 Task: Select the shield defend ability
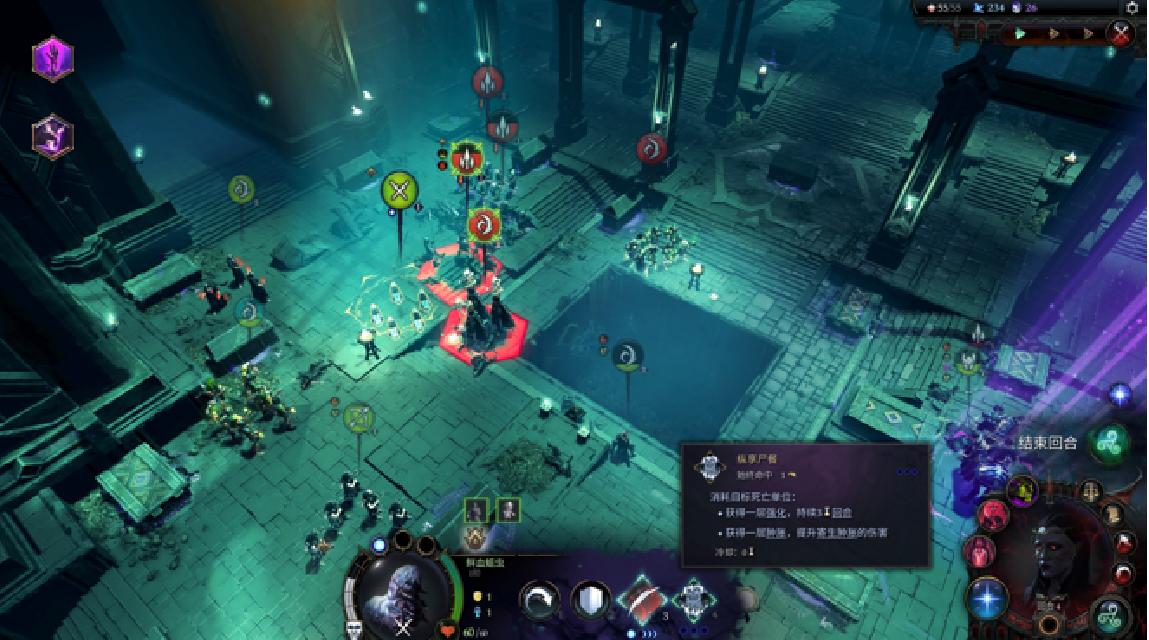pos(590,601)
